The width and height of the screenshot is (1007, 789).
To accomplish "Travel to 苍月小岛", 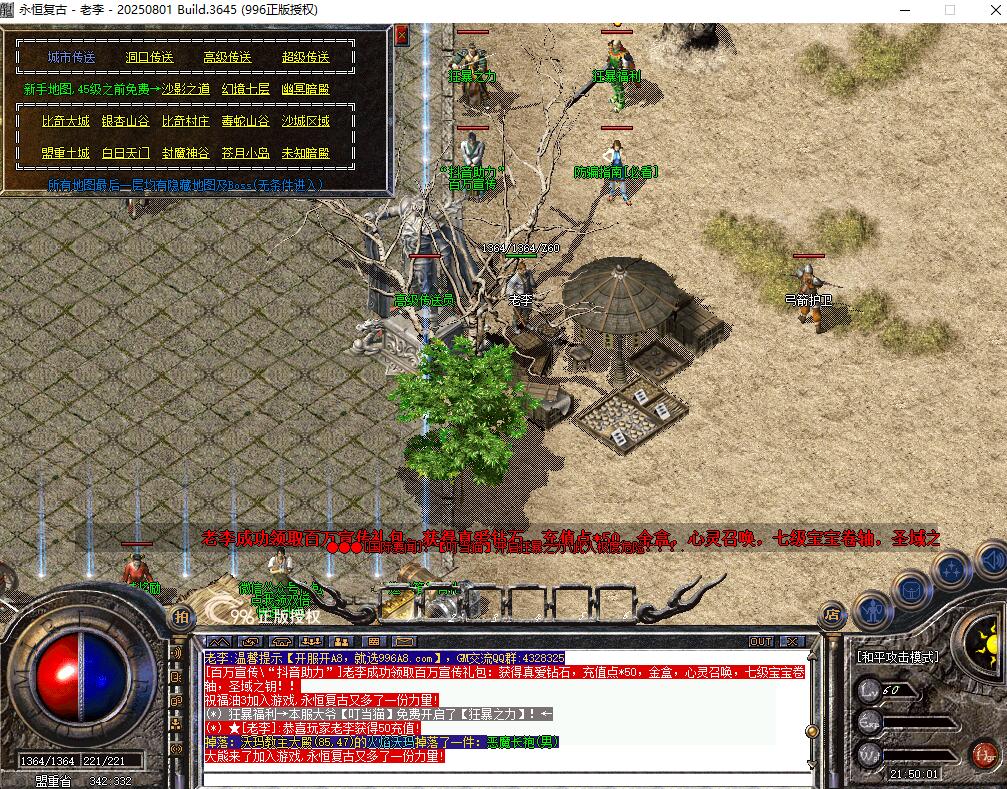I will pos(245,153).
